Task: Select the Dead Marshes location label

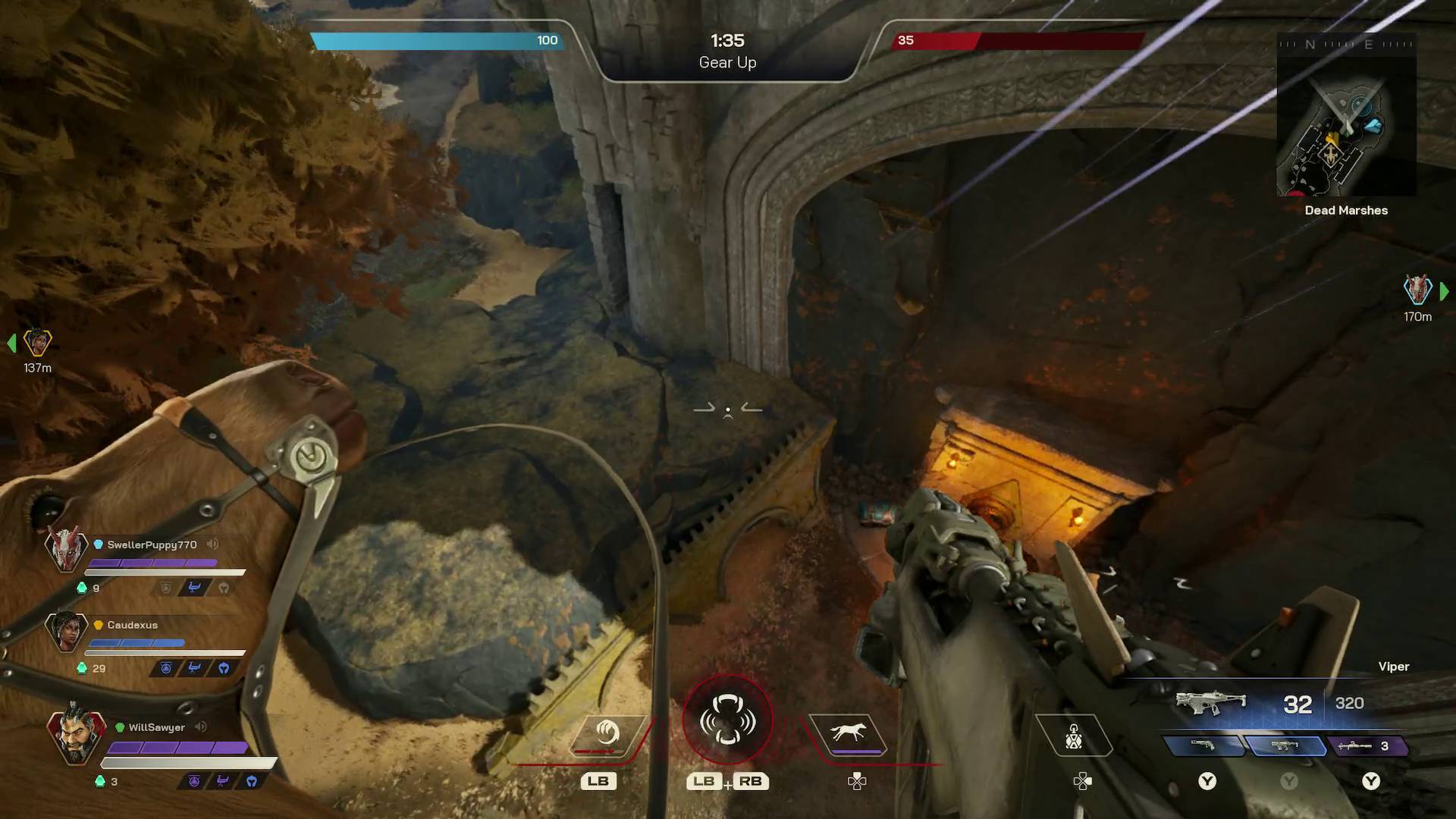Action: pyautogui.click(x=1345, y=210)
